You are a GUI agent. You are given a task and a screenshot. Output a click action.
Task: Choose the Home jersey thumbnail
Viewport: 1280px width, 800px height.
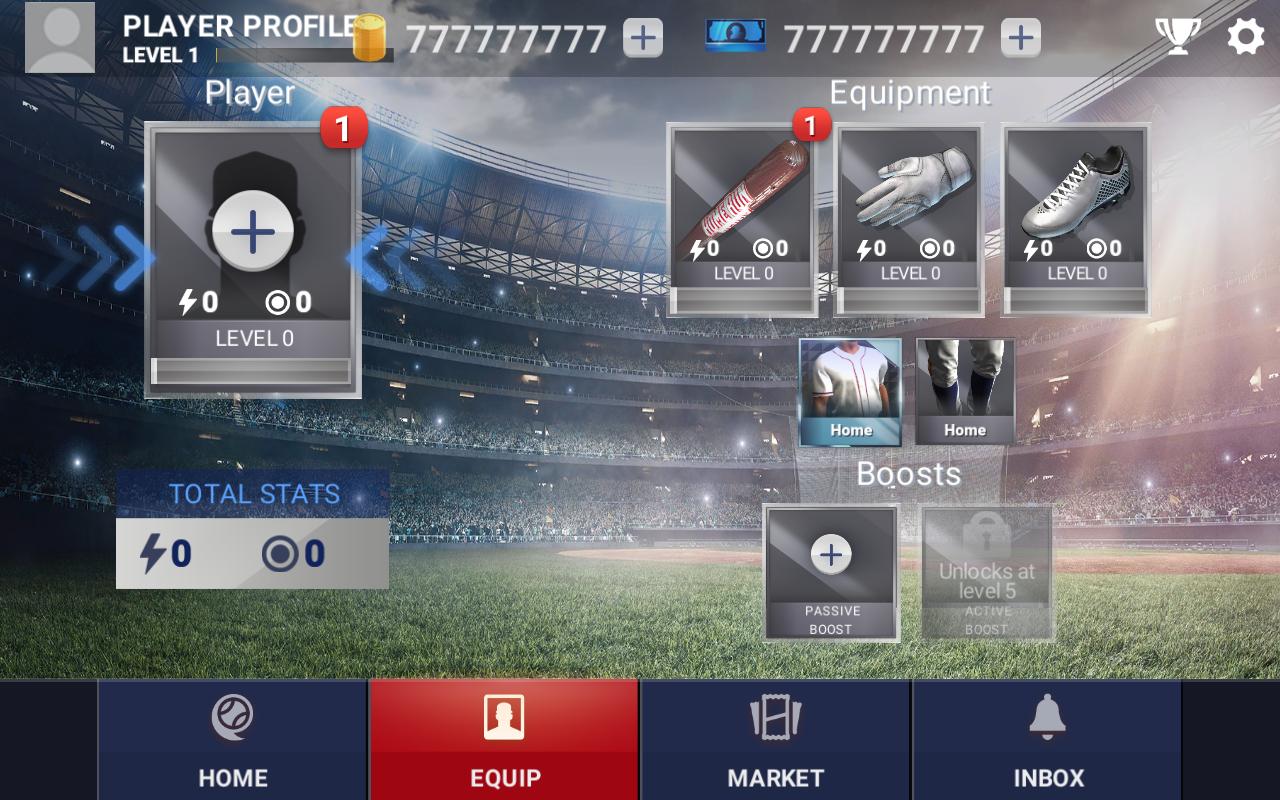click(850, 392)
